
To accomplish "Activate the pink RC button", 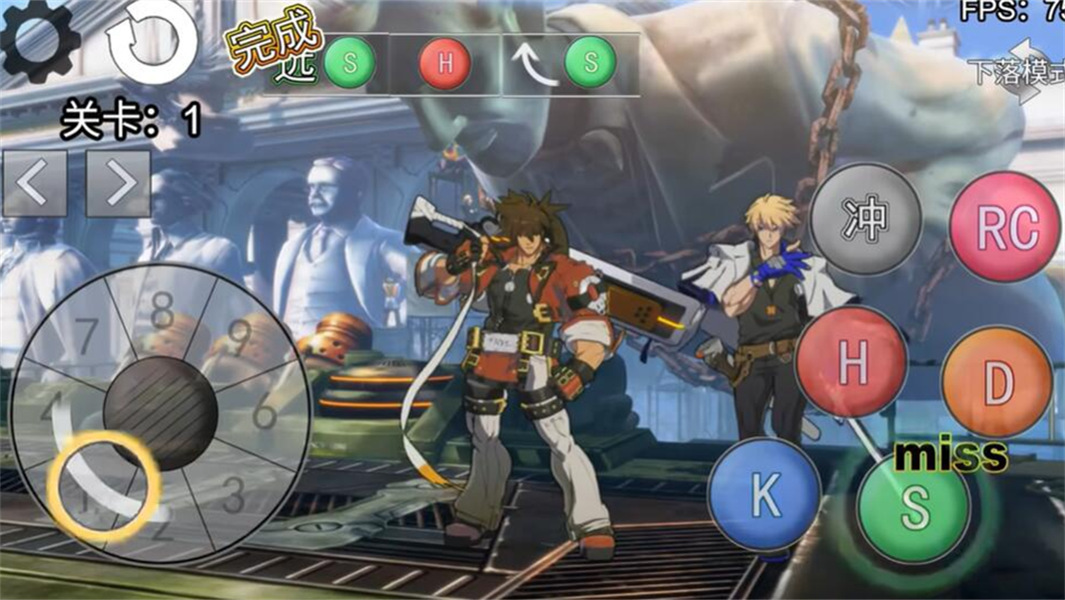I will click(x=1004, y=227).
